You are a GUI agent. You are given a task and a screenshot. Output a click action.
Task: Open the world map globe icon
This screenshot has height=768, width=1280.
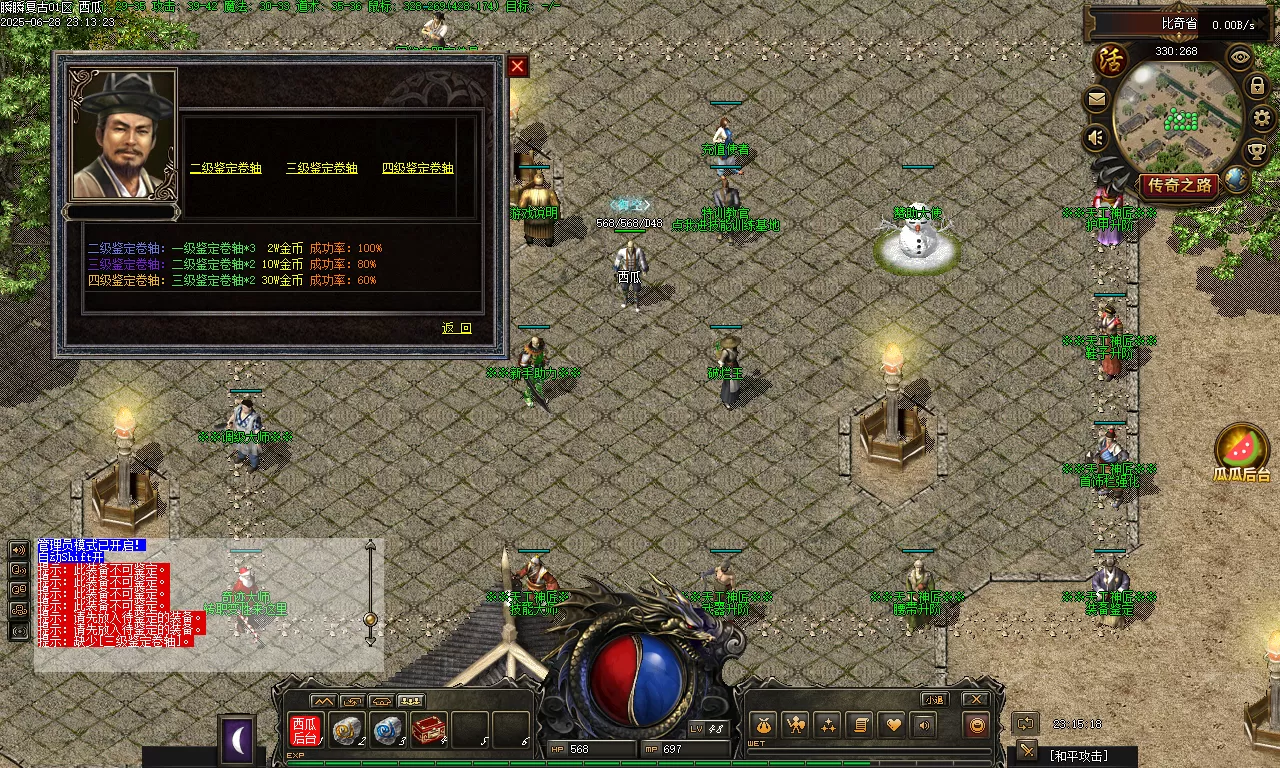1237,179
